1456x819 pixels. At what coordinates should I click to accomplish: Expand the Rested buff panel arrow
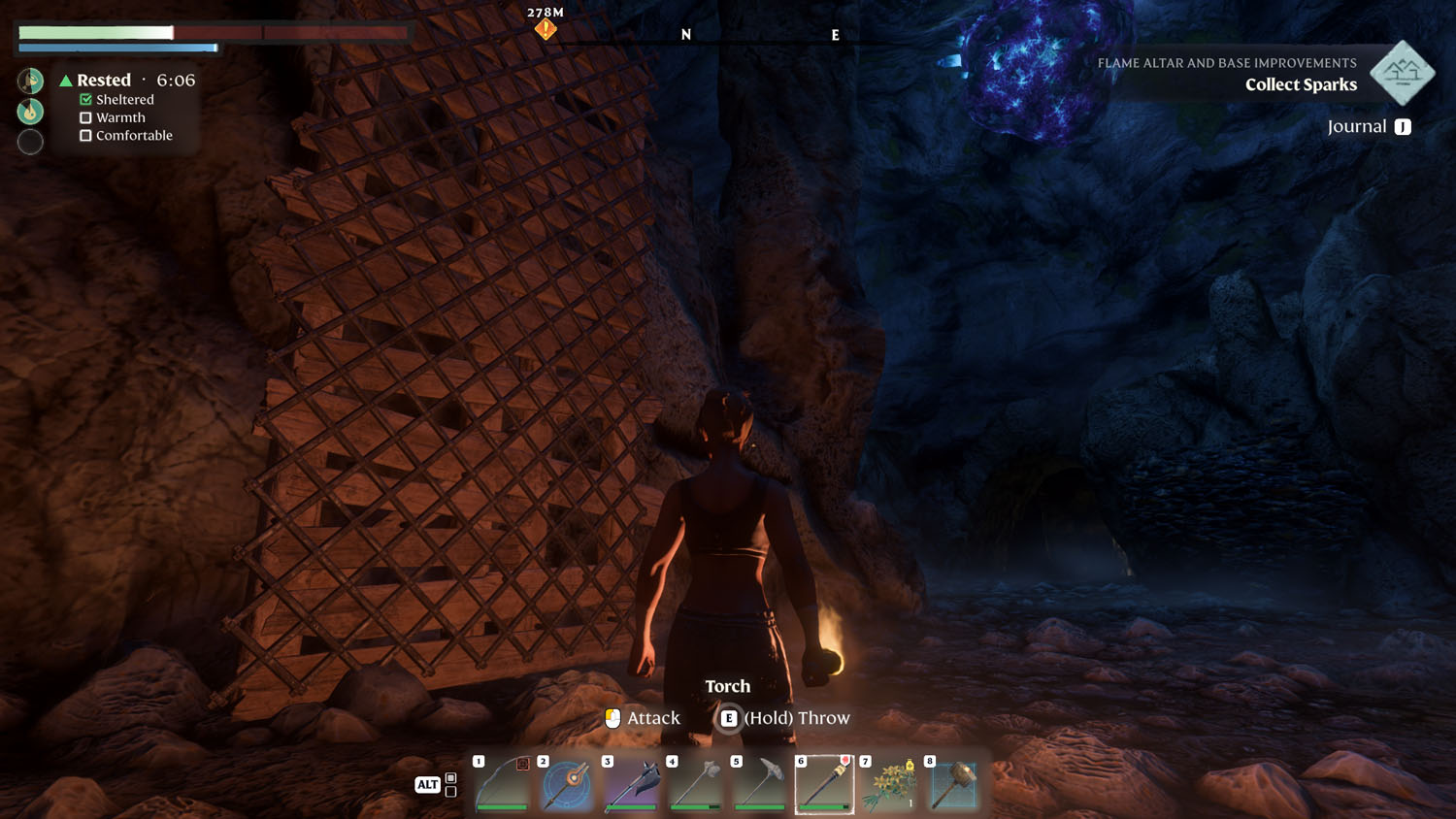click(x=65, y=80)
